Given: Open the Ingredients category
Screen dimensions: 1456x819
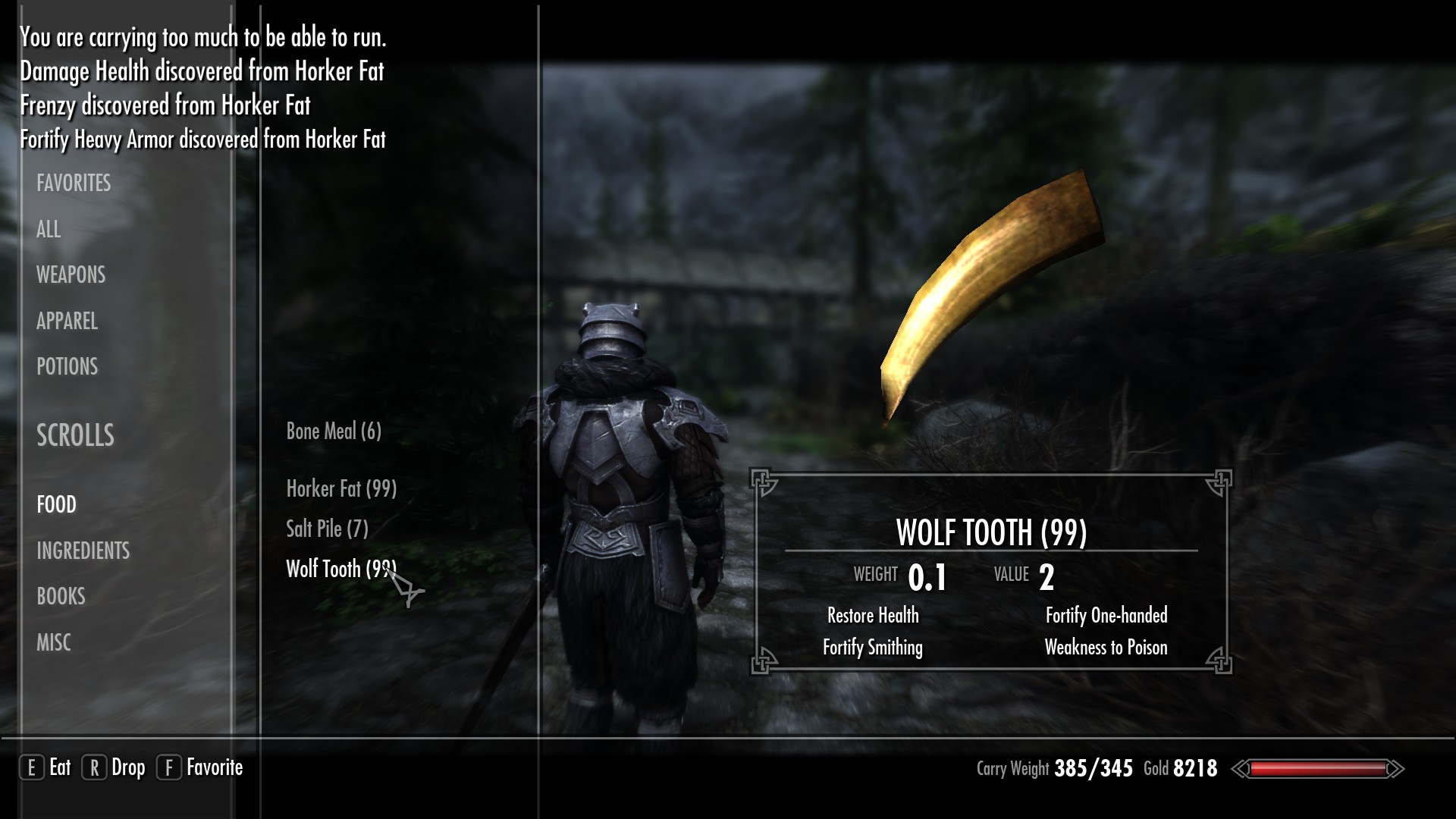Looking at the screenshot, I should click(83, 551).
